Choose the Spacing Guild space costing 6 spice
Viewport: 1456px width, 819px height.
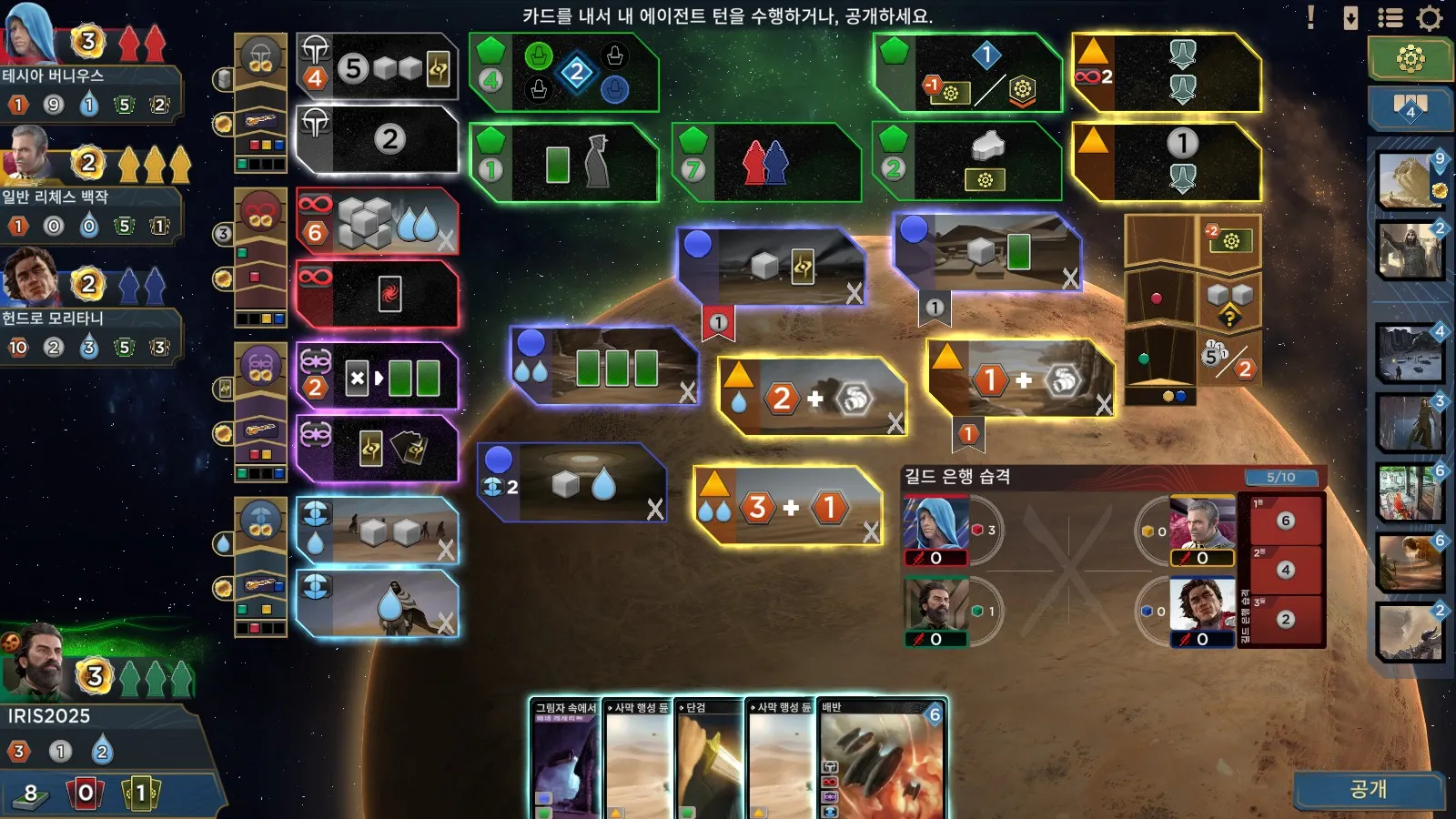coord(376,222)
